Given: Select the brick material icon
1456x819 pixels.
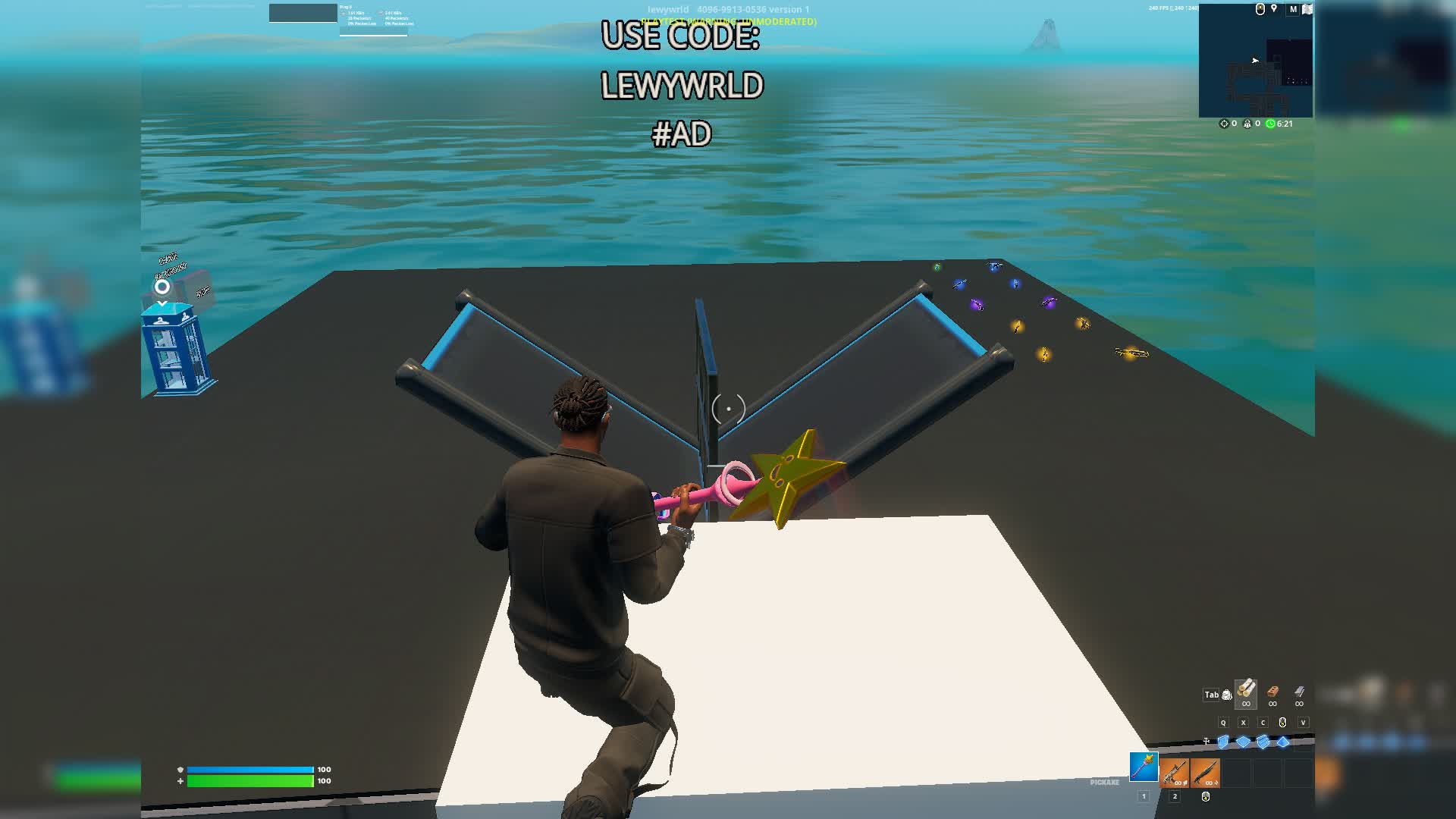Looking at the screenshot, I should coord(1273,694).
